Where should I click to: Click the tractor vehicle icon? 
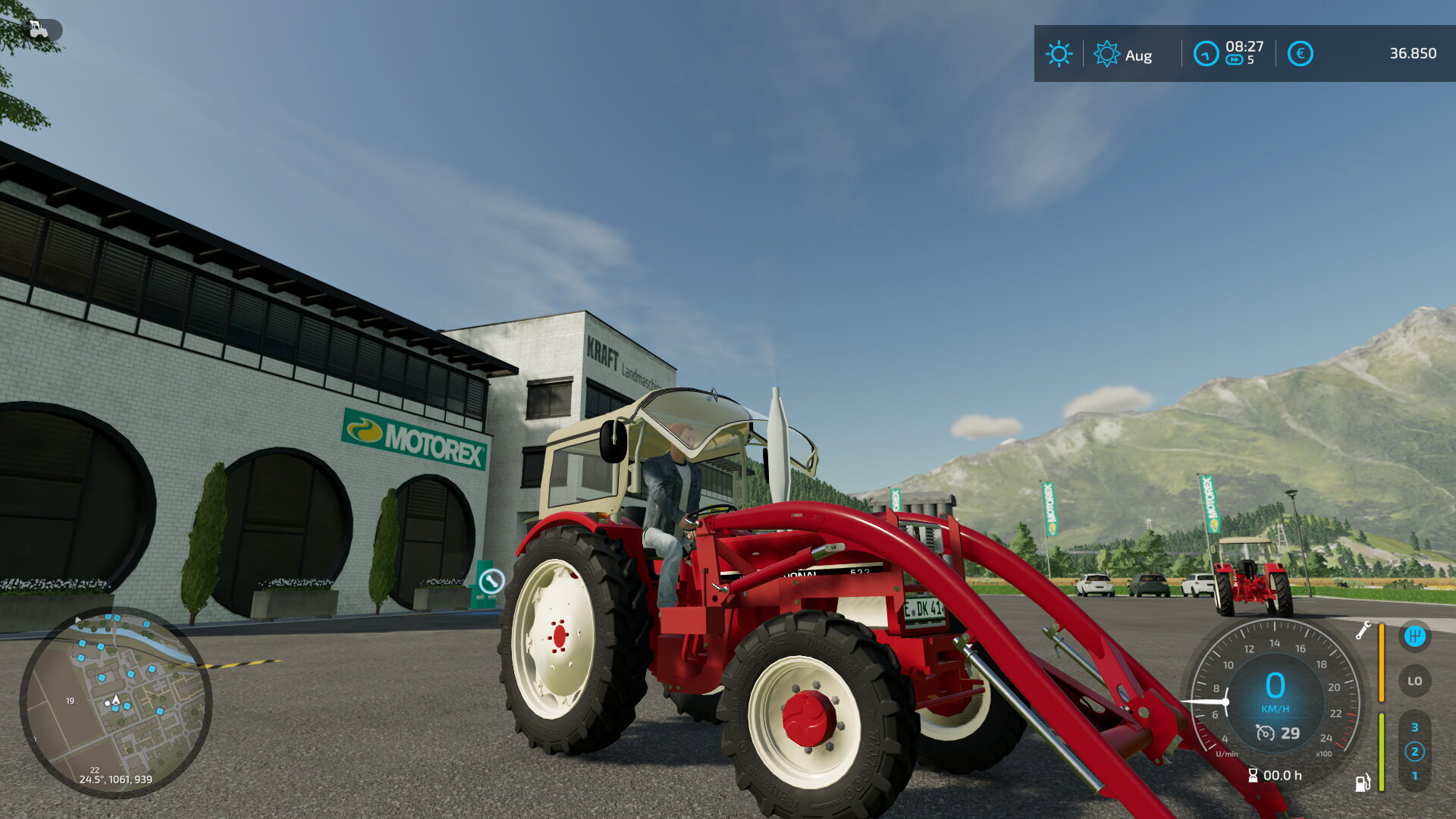tap(38, 30)
